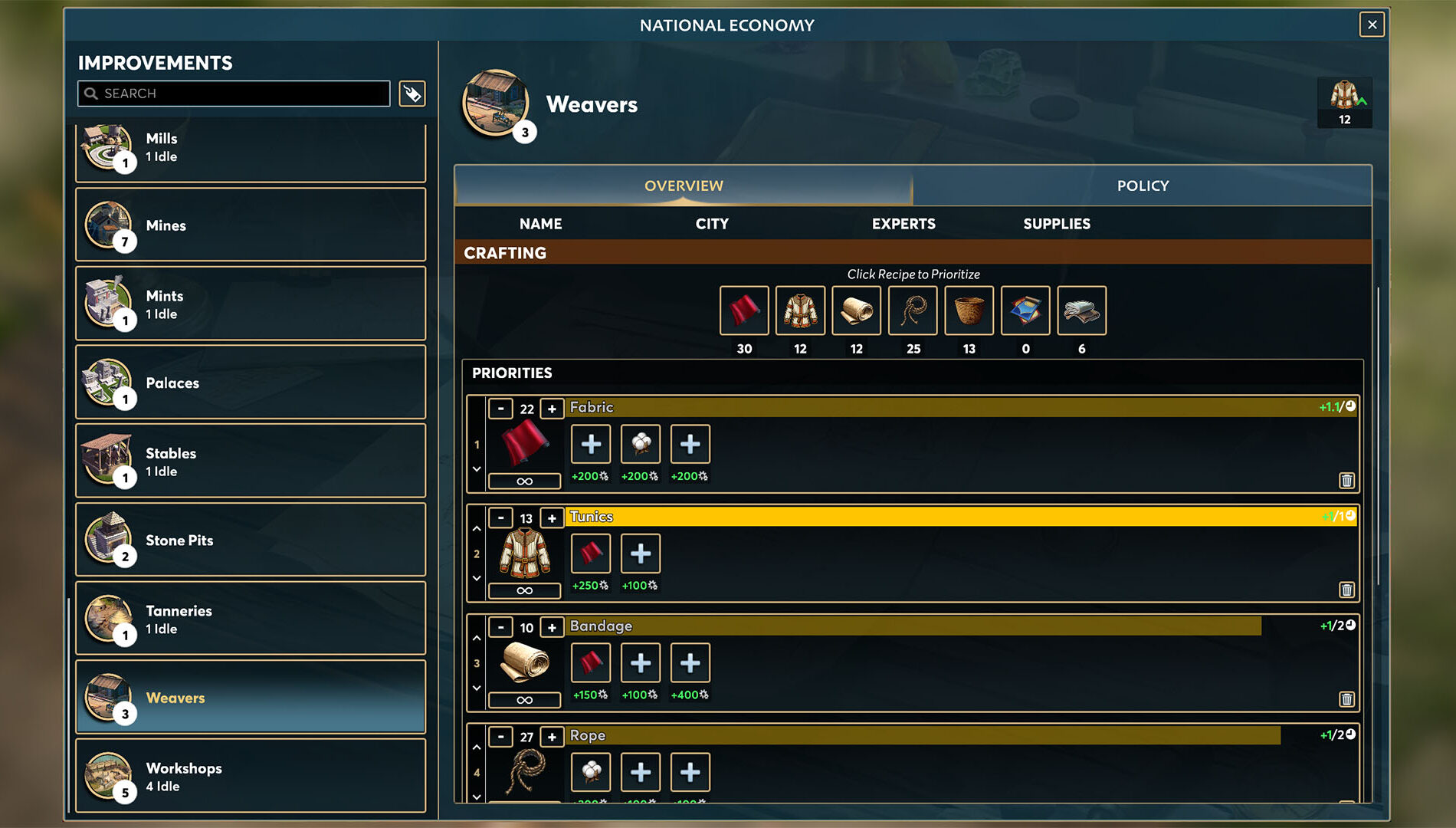The image size is (1456, 828).
Task: Close the National Economy window
Action: coord(1372,25)
